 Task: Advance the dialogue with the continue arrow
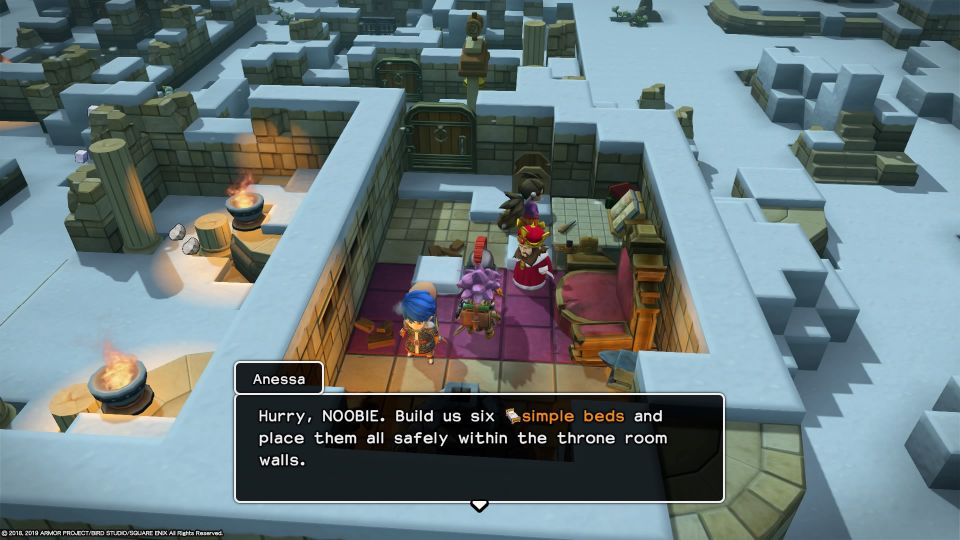(x=479, y=505)
